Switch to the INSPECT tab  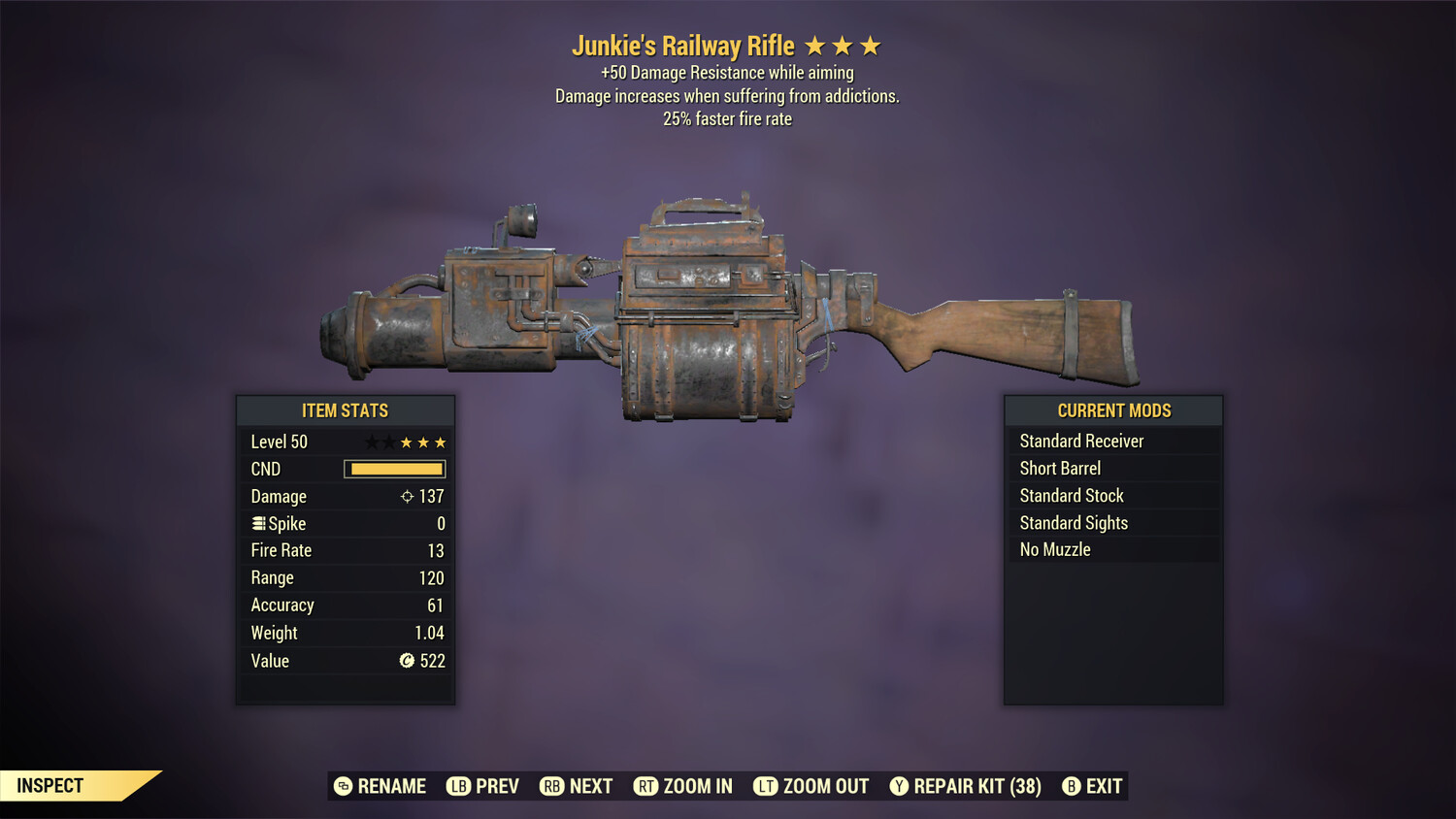50,785
